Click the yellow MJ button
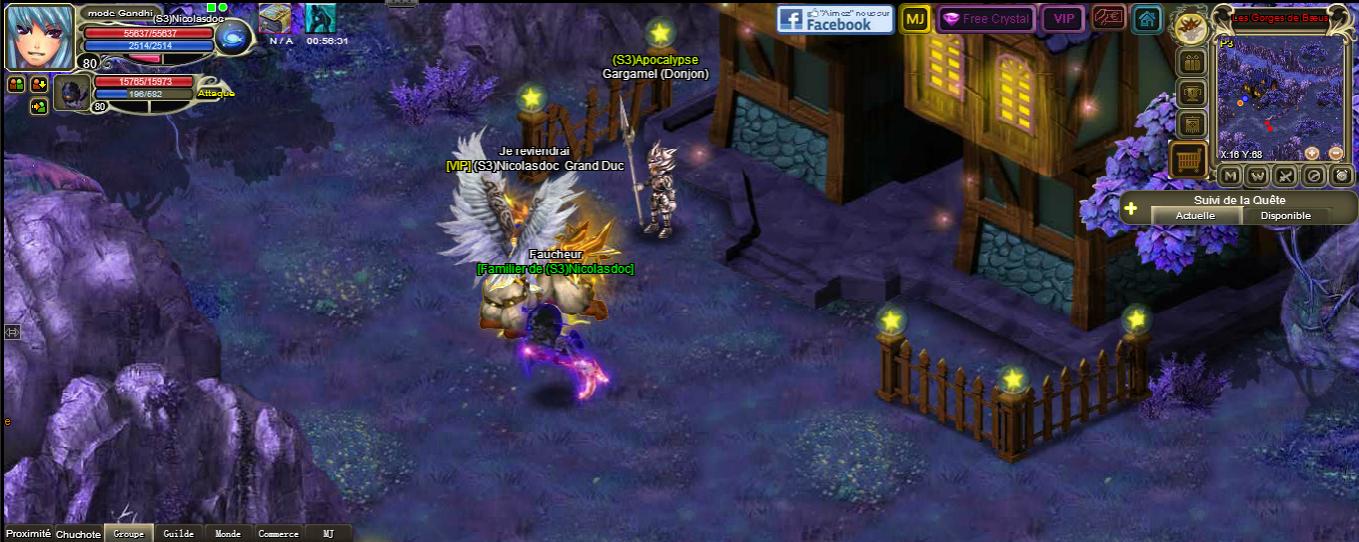The width and height of the screenshot is (1359, 542). pos(914,19)
